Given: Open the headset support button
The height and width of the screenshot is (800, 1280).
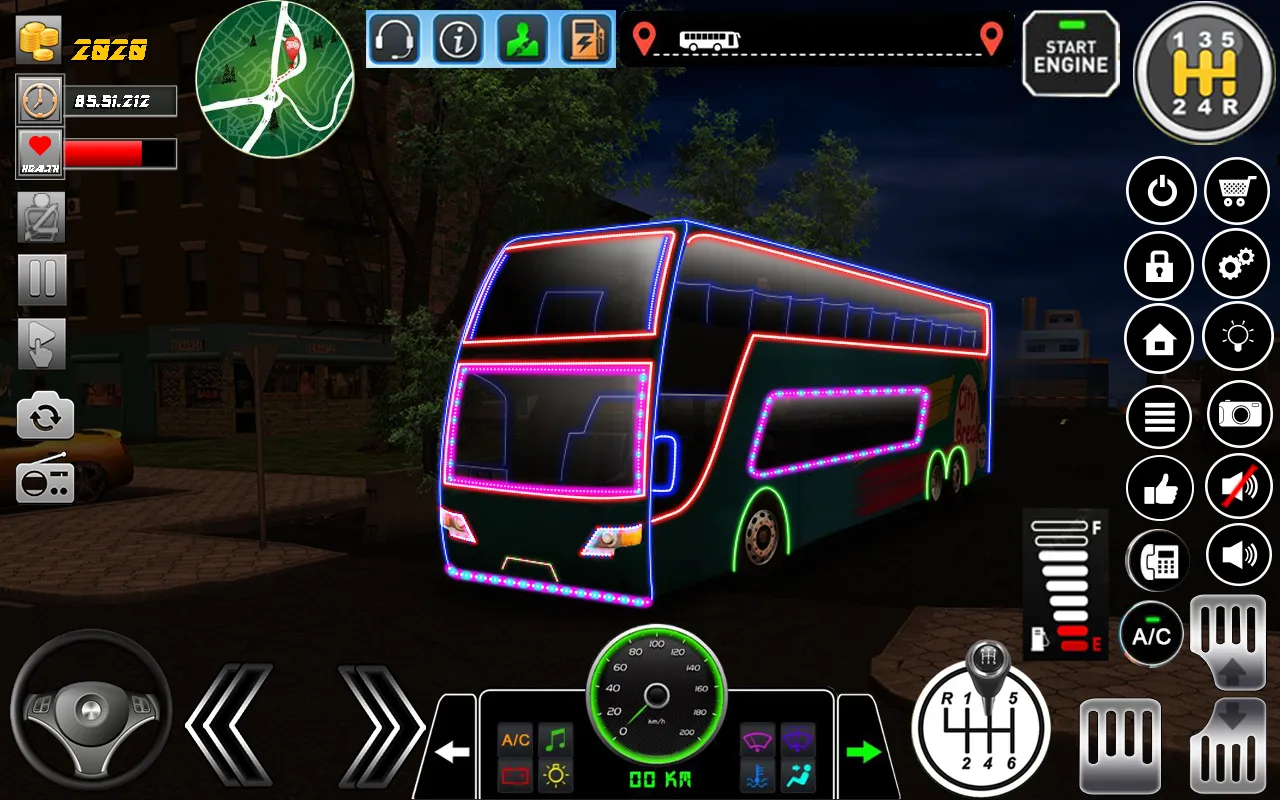Looking at the screenshot, I should click(x=394, y=40).
